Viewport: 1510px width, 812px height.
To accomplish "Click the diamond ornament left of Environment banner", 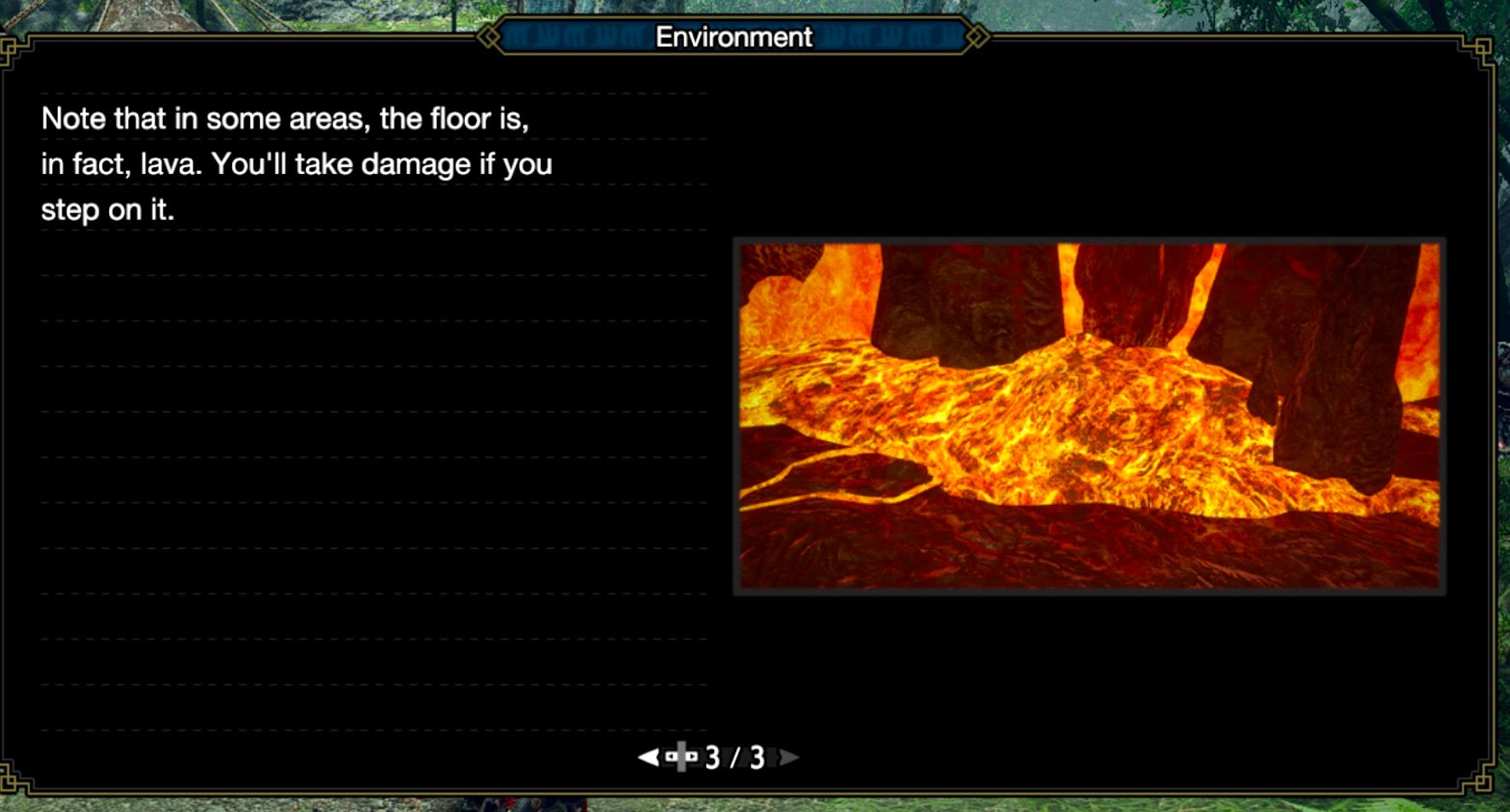I will [x=491, y=37].
